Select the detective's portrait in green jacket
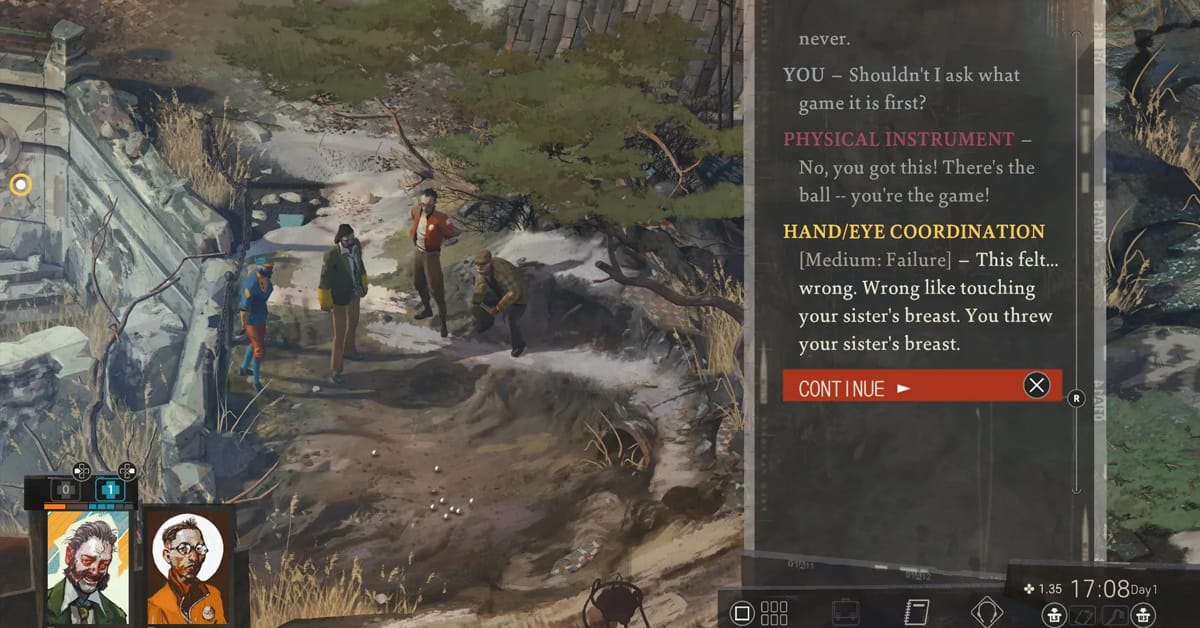 [x=89, y=566]
